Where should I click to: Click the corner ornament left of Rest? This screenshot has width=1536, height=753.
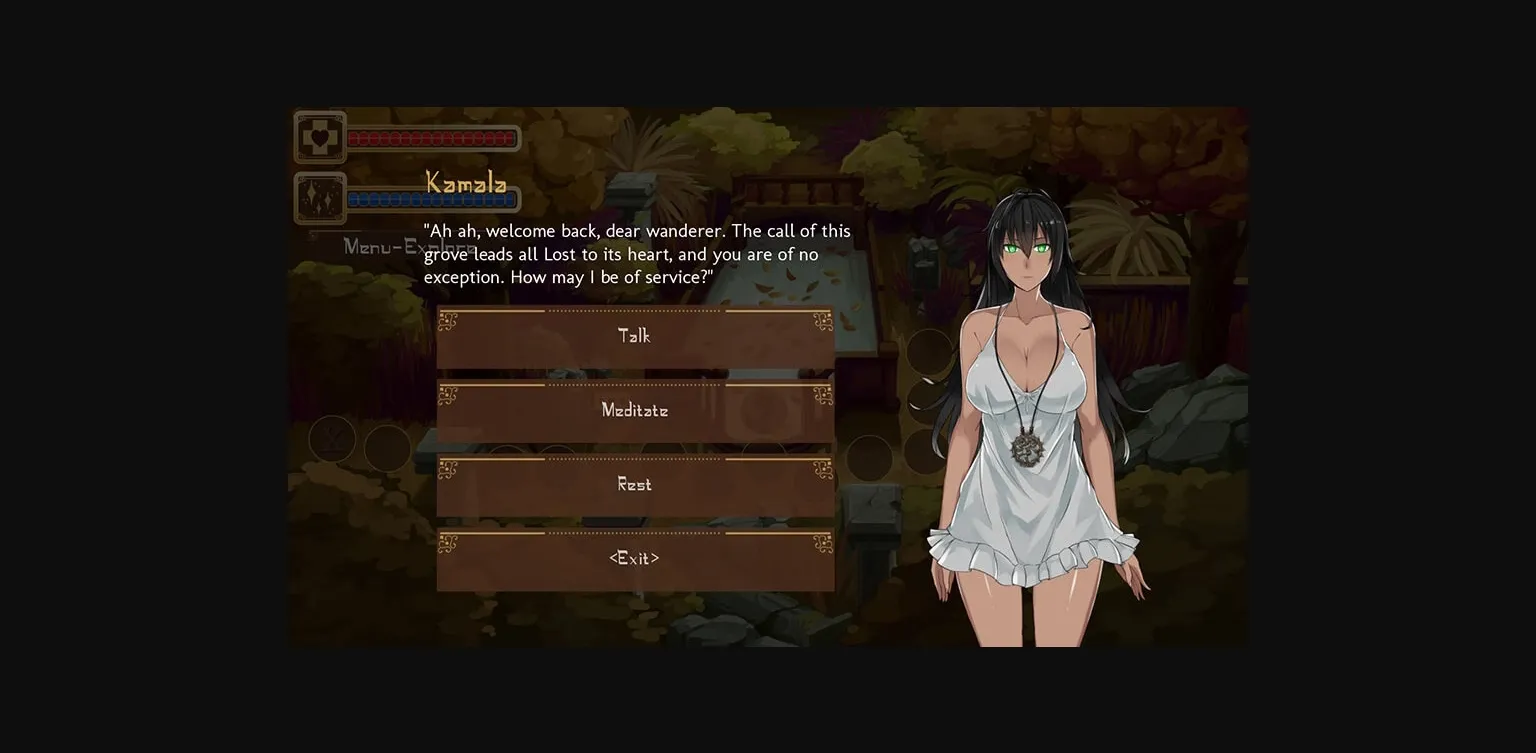point(447,469)
